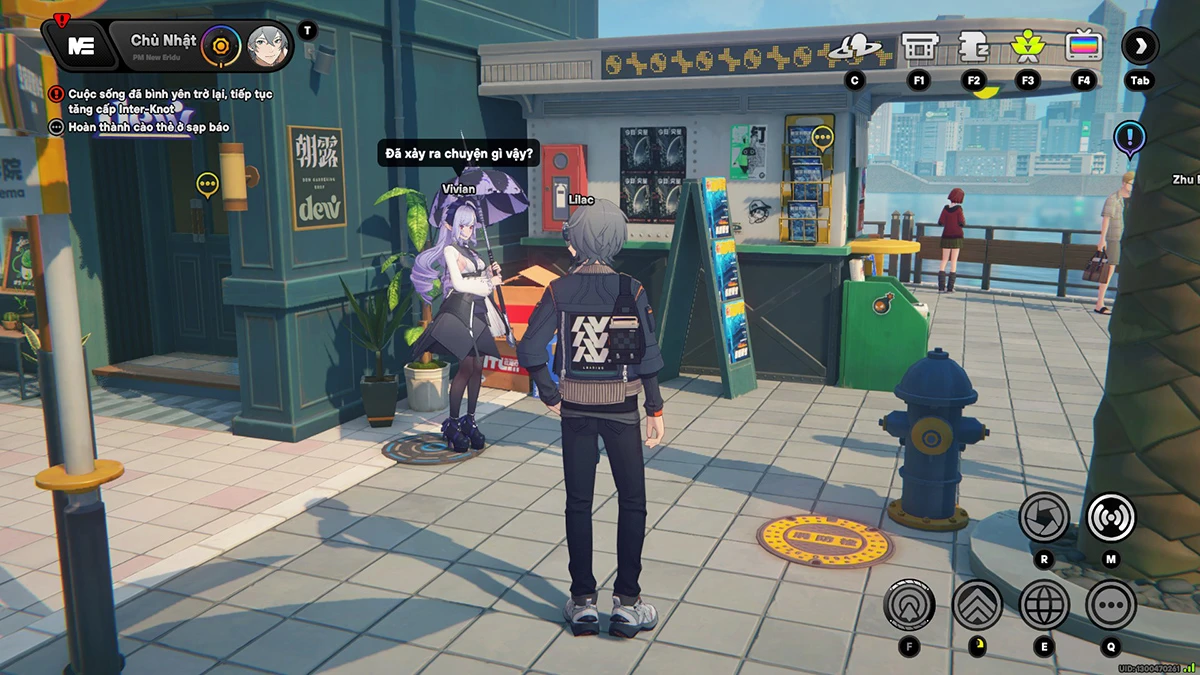
Task: Tap the upward arrow interact button
Action: pos(909,604)
